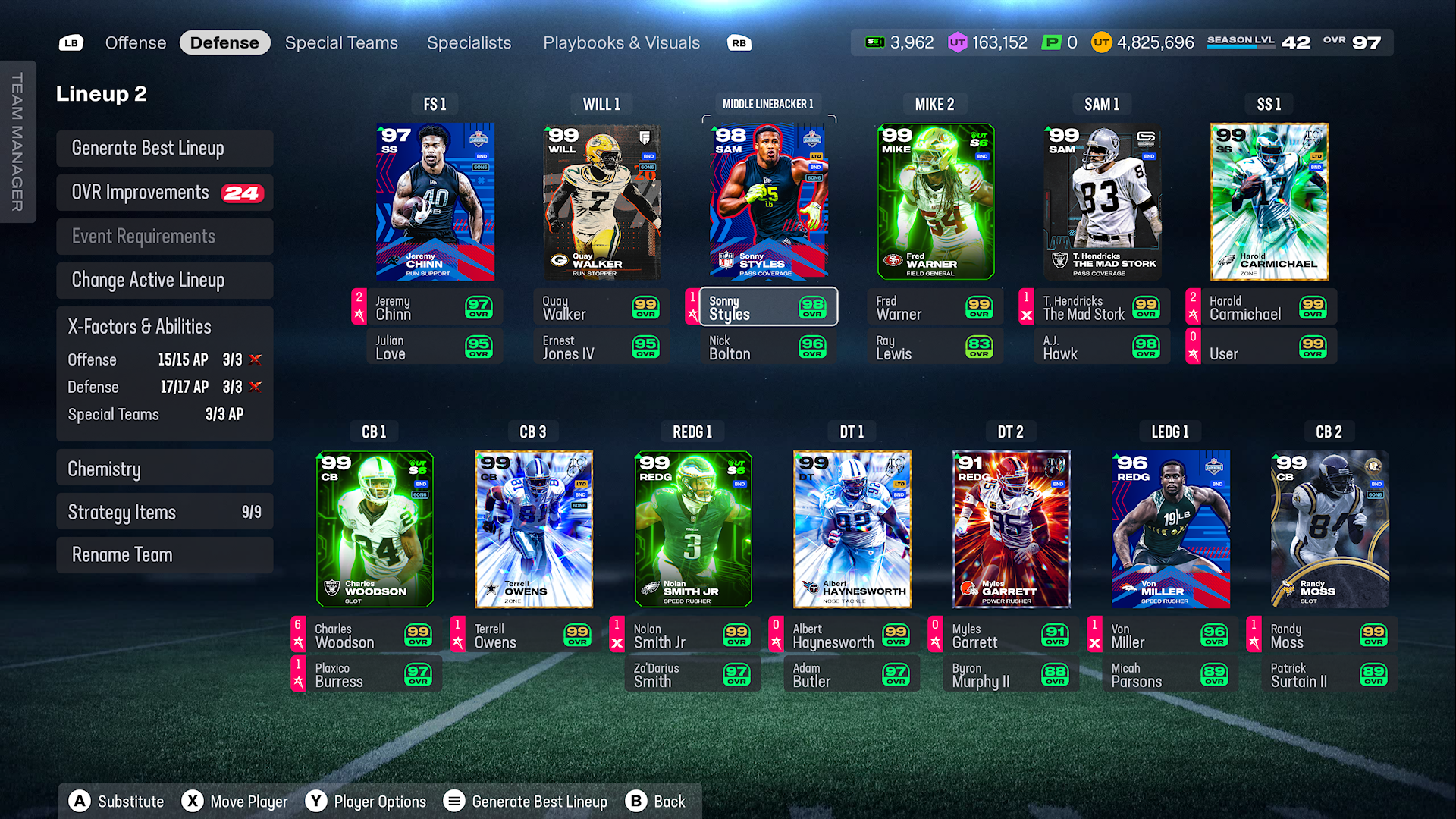Viewport: 1456px width, 819px height.
Task: Click the Randy Moss CB card
Action: 1329,529
